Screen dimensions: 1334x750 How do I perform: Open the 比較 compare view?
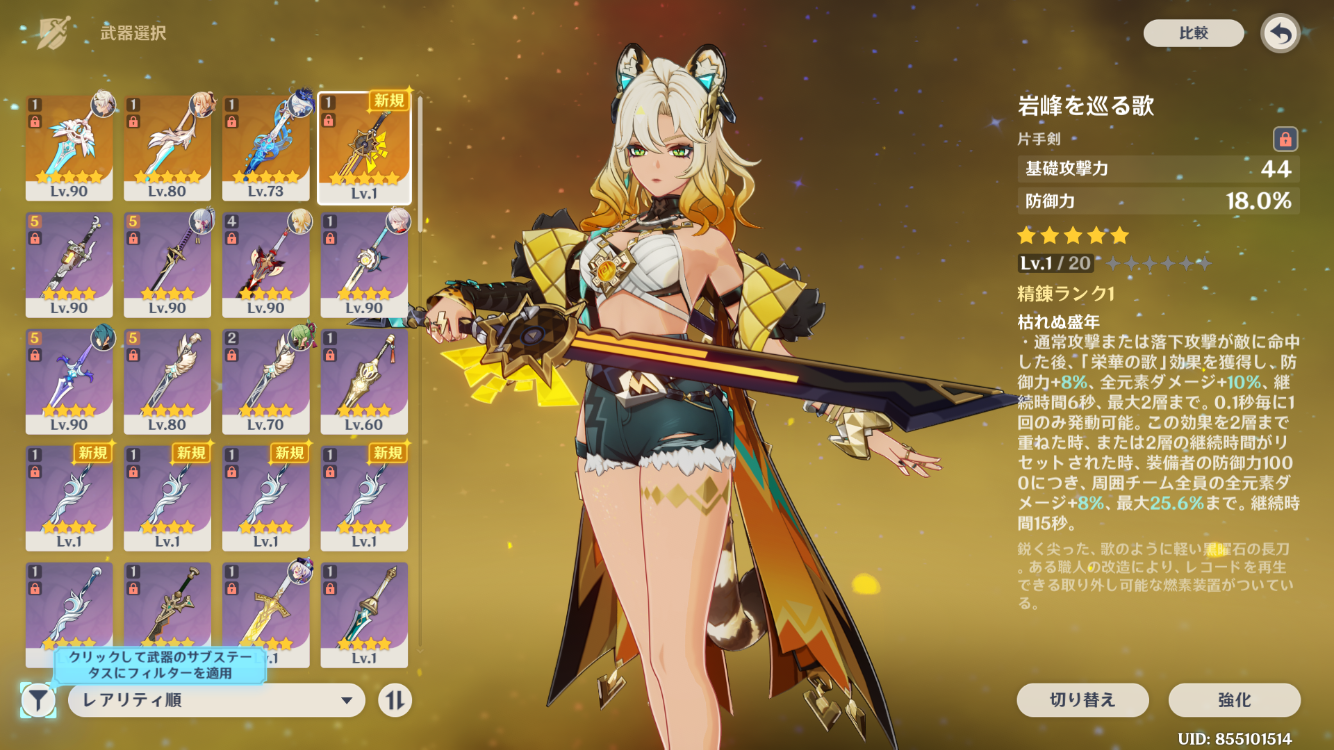click(x=1193, y=33)
